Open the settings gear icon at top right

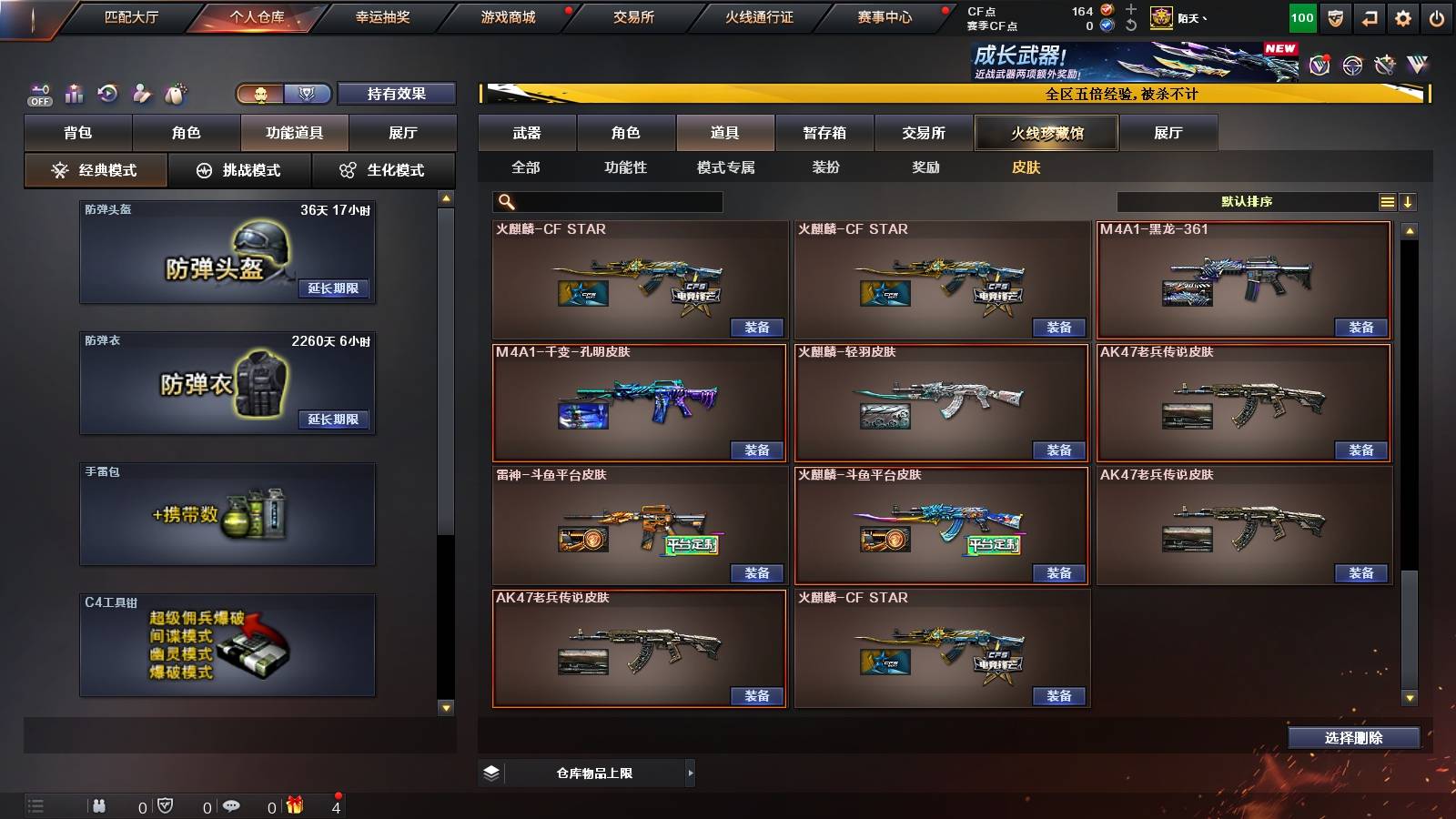pyautogui.click(x=1404, y=16)
